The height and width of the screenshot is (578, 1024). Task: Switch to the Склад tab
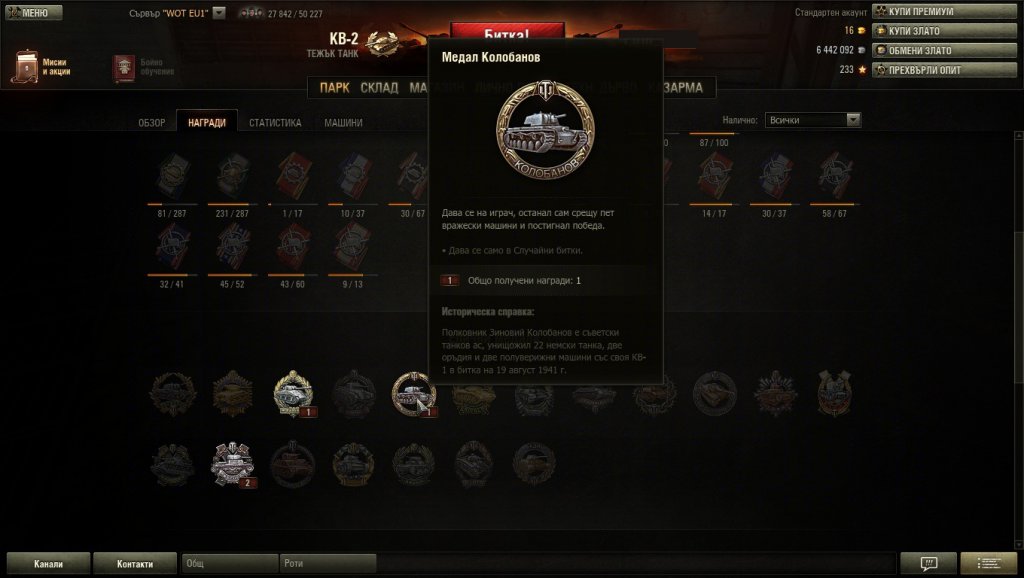(x=379, y=88)
